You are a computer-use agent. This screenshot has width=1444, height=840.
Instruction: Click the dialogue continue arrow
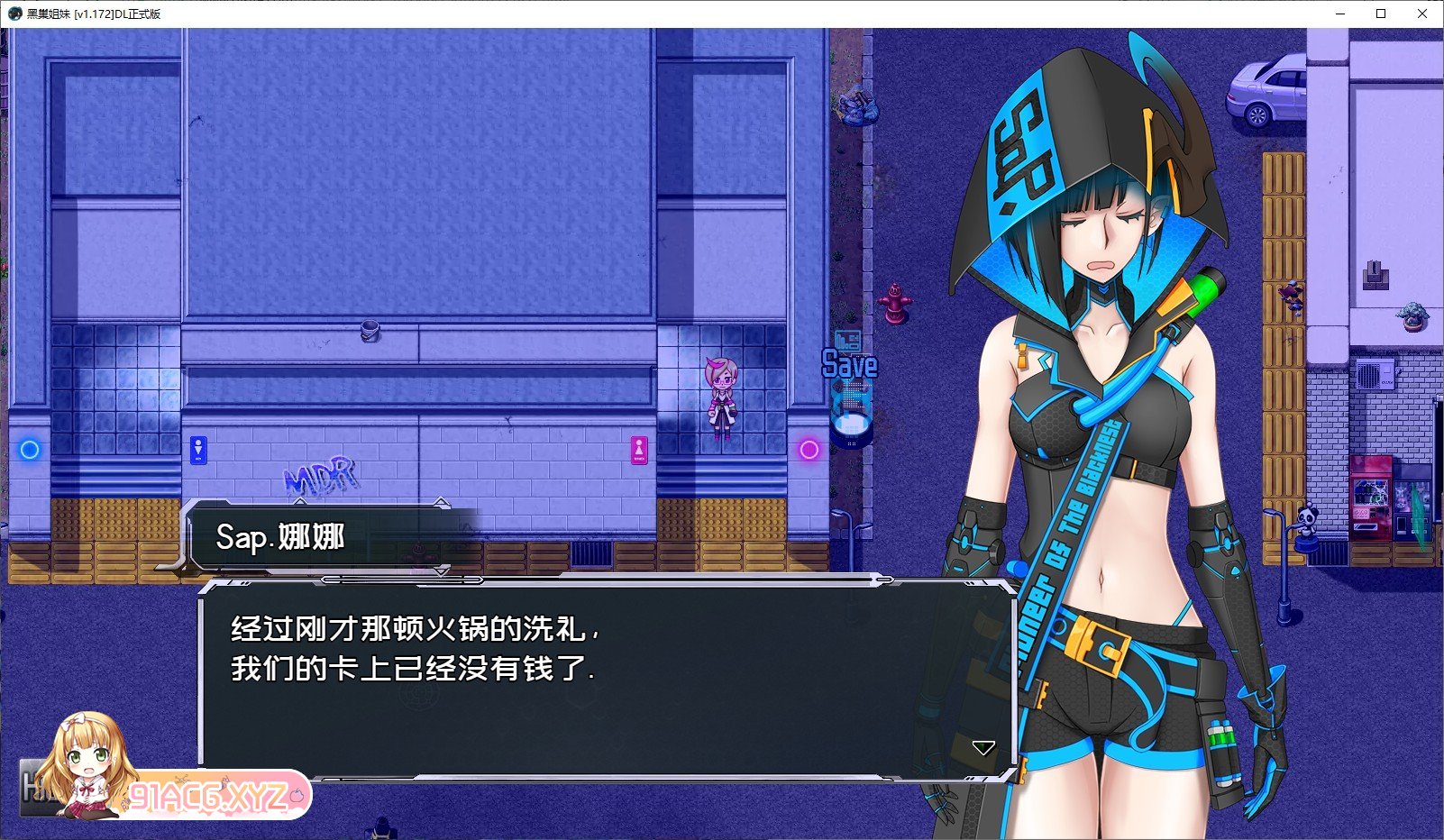tap(983, 748)
